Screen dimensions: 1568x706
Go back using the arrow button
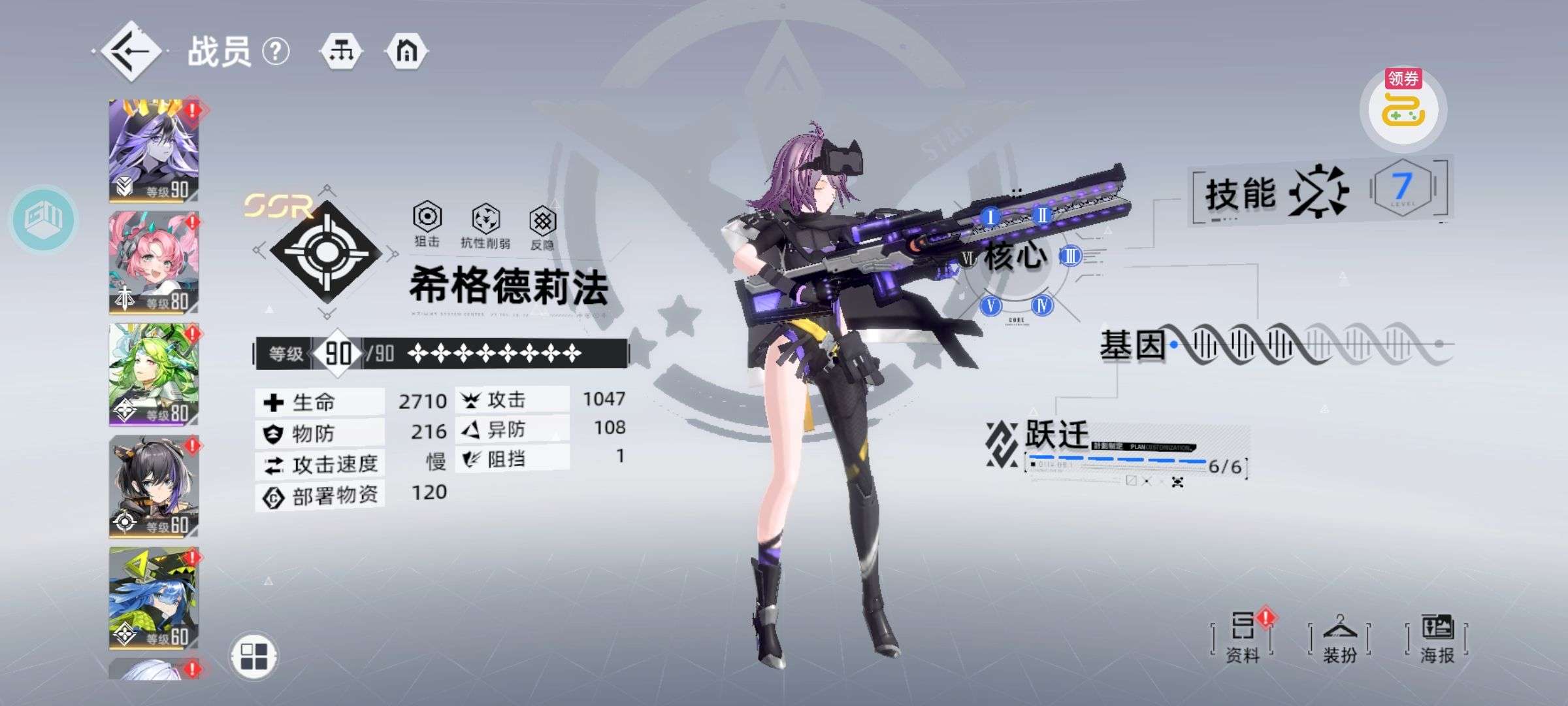pyautogui.click(x=131, y=52)
